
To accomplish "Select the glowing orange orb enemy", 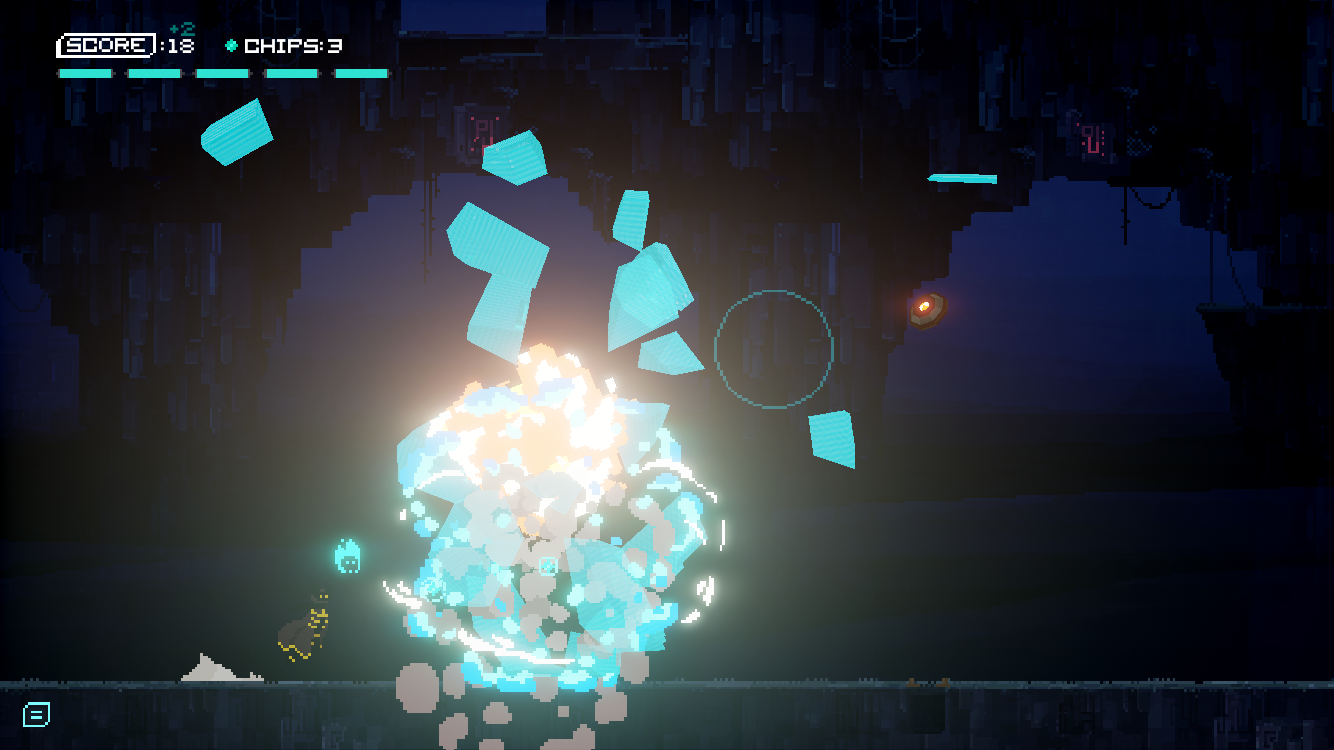I will [925, 306].
